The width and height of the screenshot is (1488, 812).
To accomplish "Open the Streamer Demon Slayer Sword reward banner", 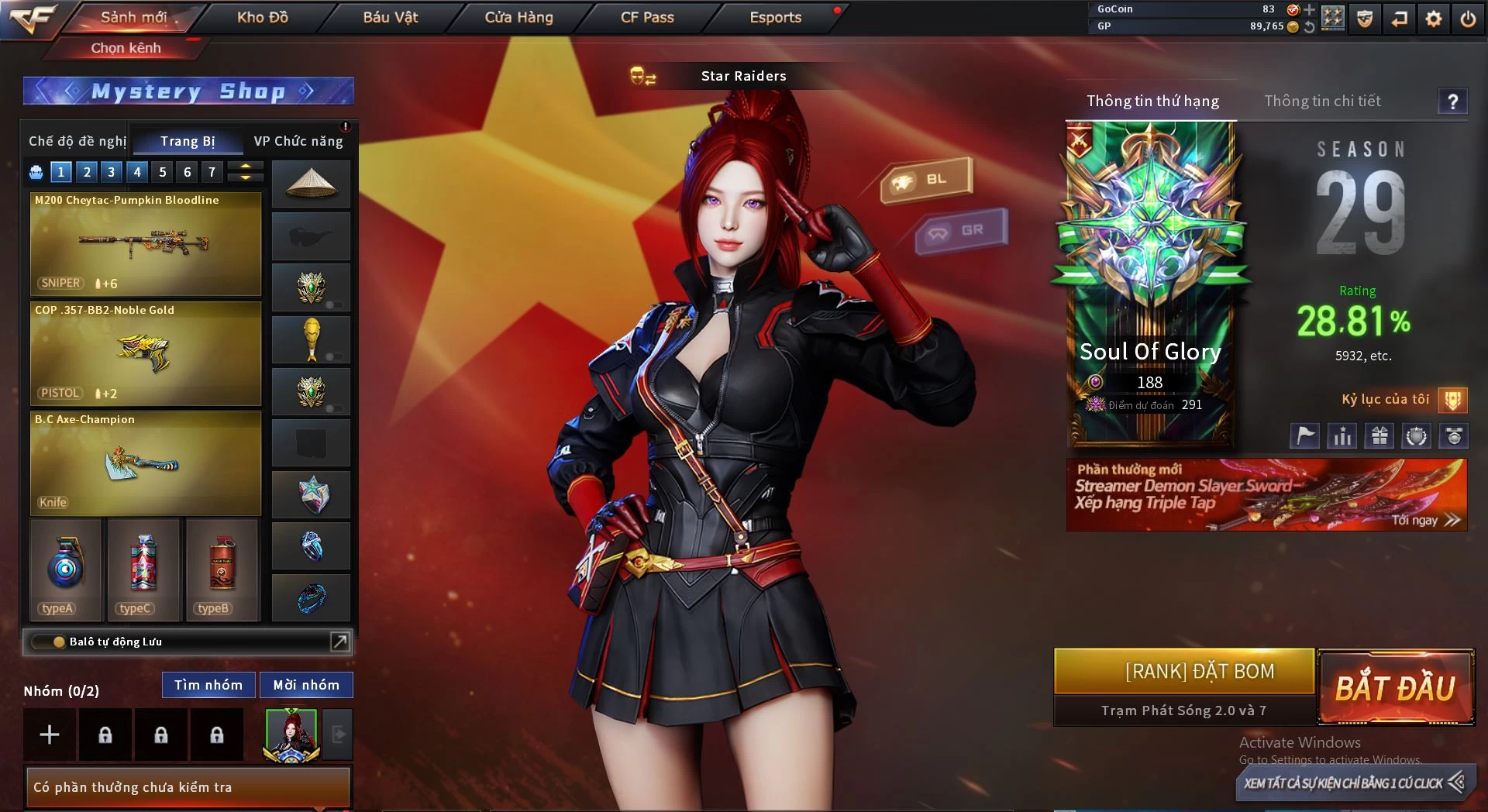I will tap(1266, 495).
